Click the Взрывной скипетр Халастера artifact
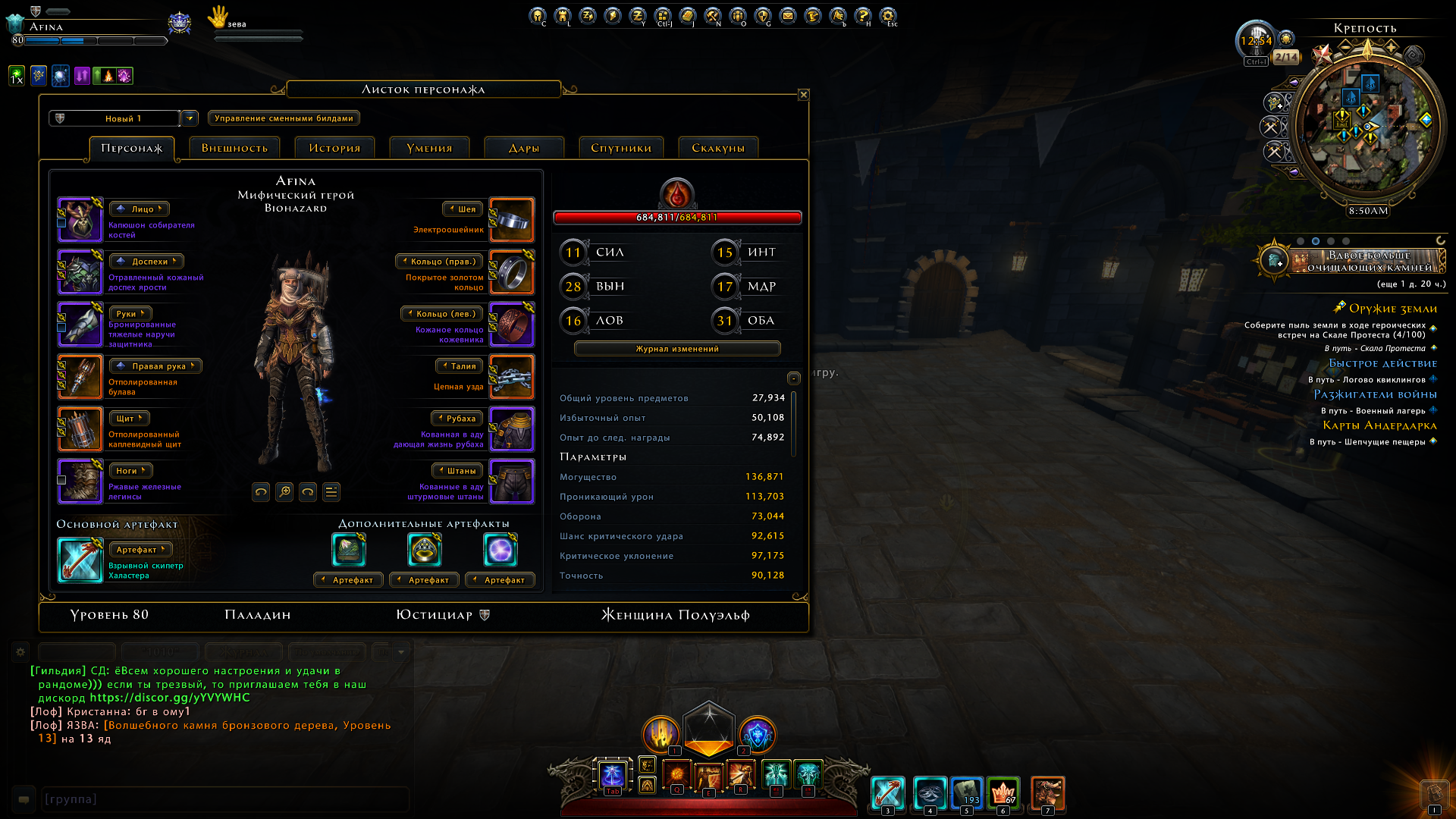 [x=80, y=560]
